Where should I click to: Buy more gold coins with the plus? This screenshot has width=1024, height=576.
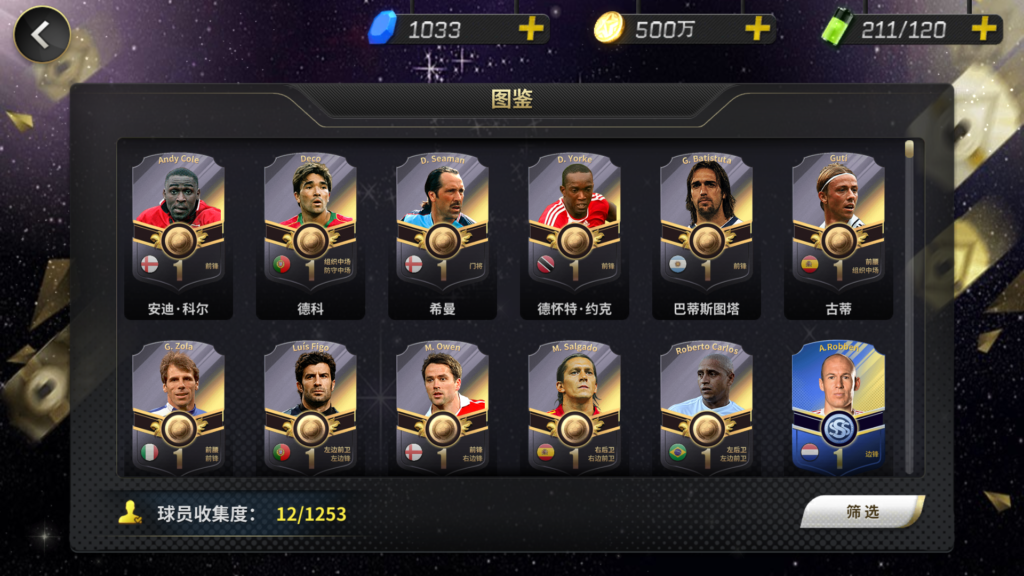click(x=758, y=29)
